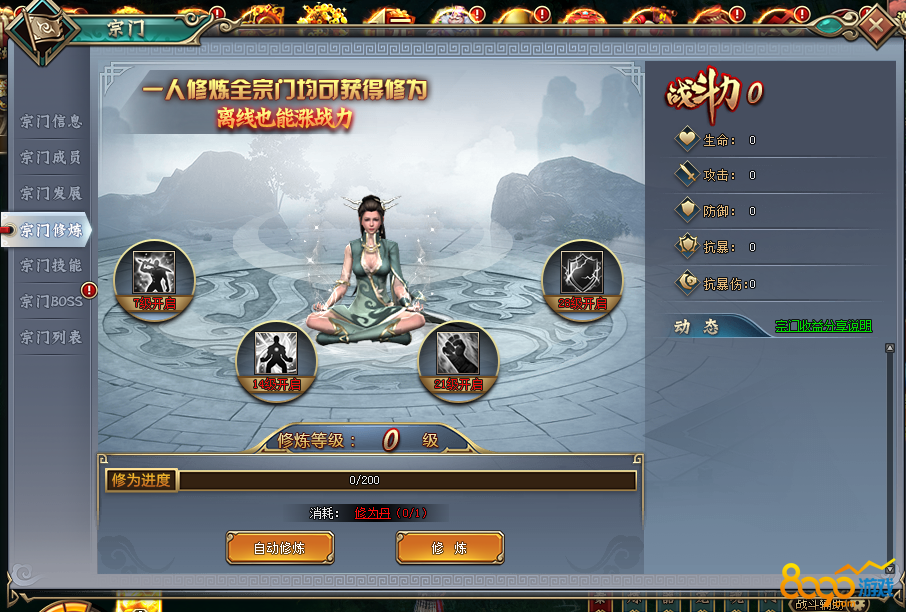The height and width of the screenshot is (612, 906).
Task: Select the 宗门修炼 cultivation tab
Action: pos(51,230)
